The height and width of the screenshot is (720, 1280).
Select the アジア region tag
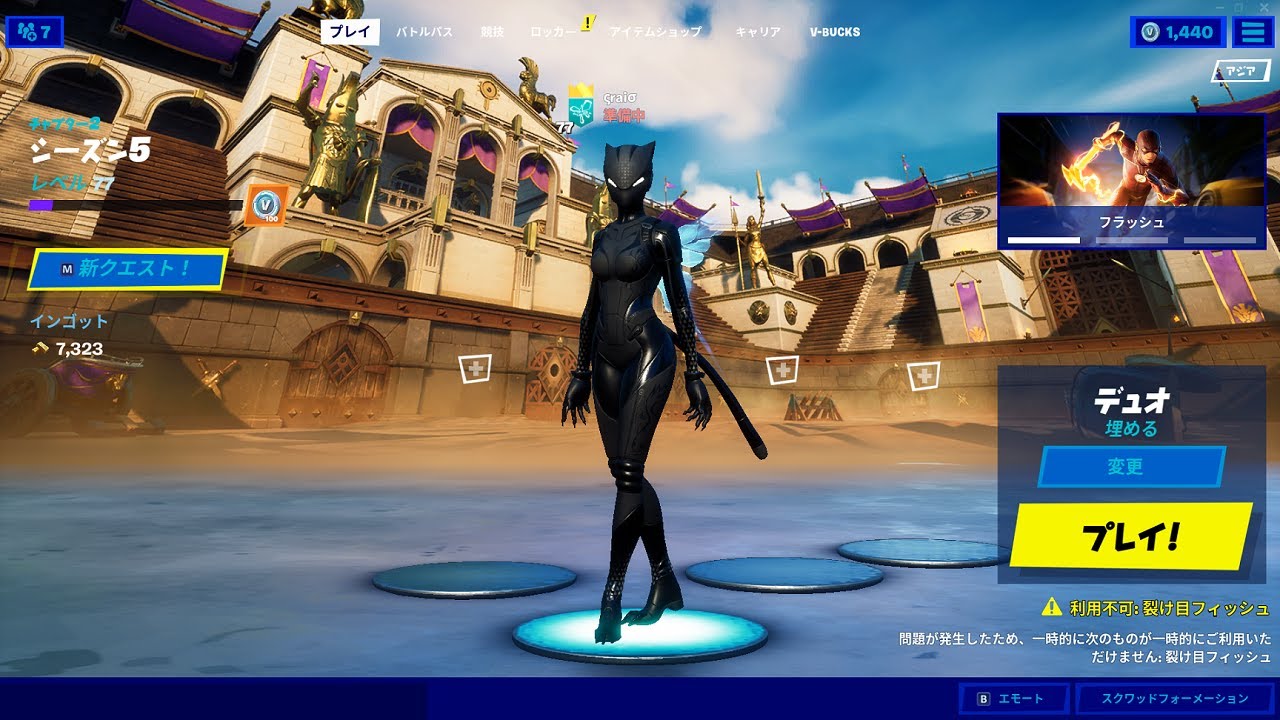1241,71
